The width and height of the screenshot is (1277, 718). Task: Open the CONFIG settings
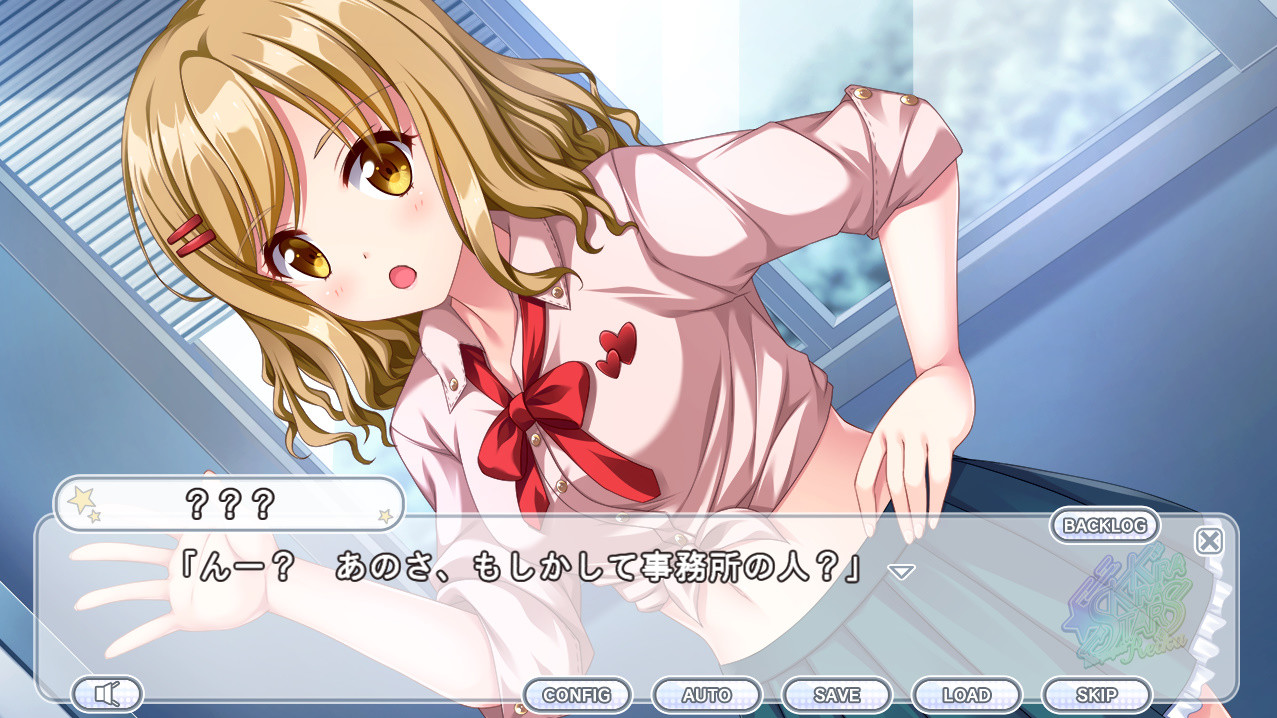coord(577,694)
